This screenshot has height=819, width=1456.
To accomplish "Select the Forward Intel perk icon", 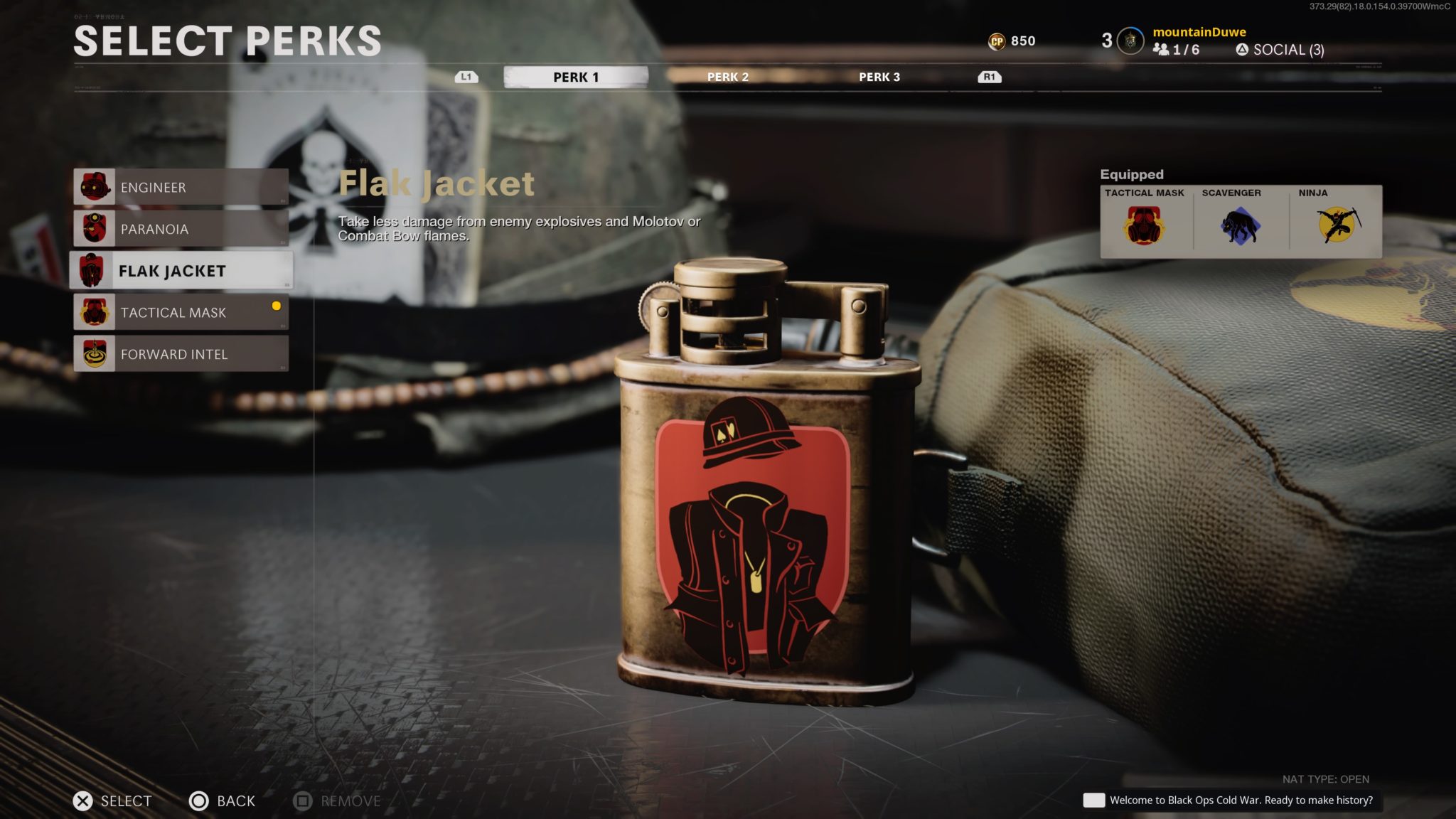I will pos(97,353).
